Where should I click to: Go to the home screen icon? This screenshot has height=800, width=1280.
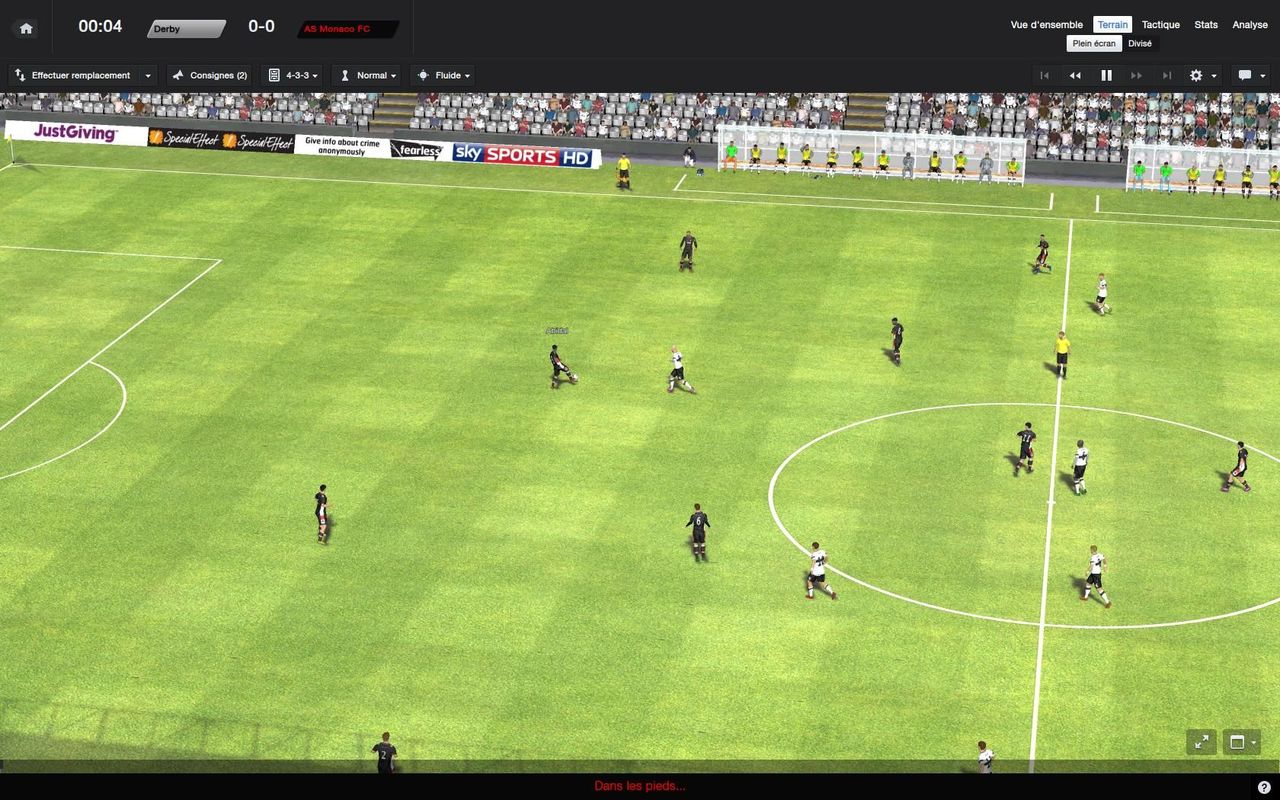tap(26, 28)
